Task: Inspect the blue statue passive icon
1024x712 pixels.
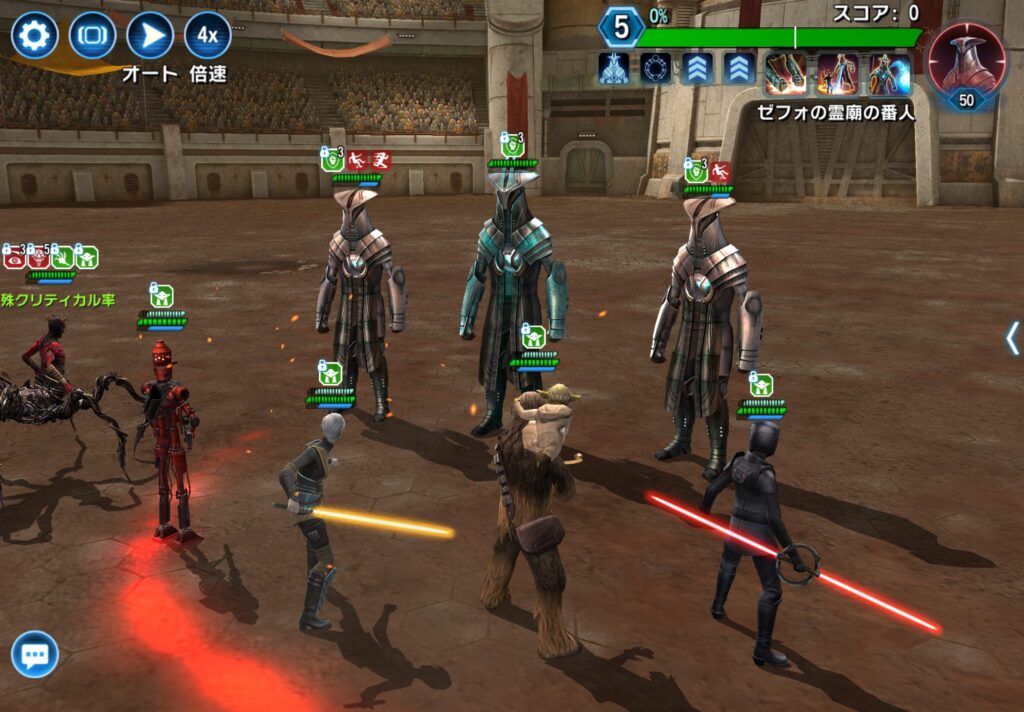Action: click(x=613, y=68)
